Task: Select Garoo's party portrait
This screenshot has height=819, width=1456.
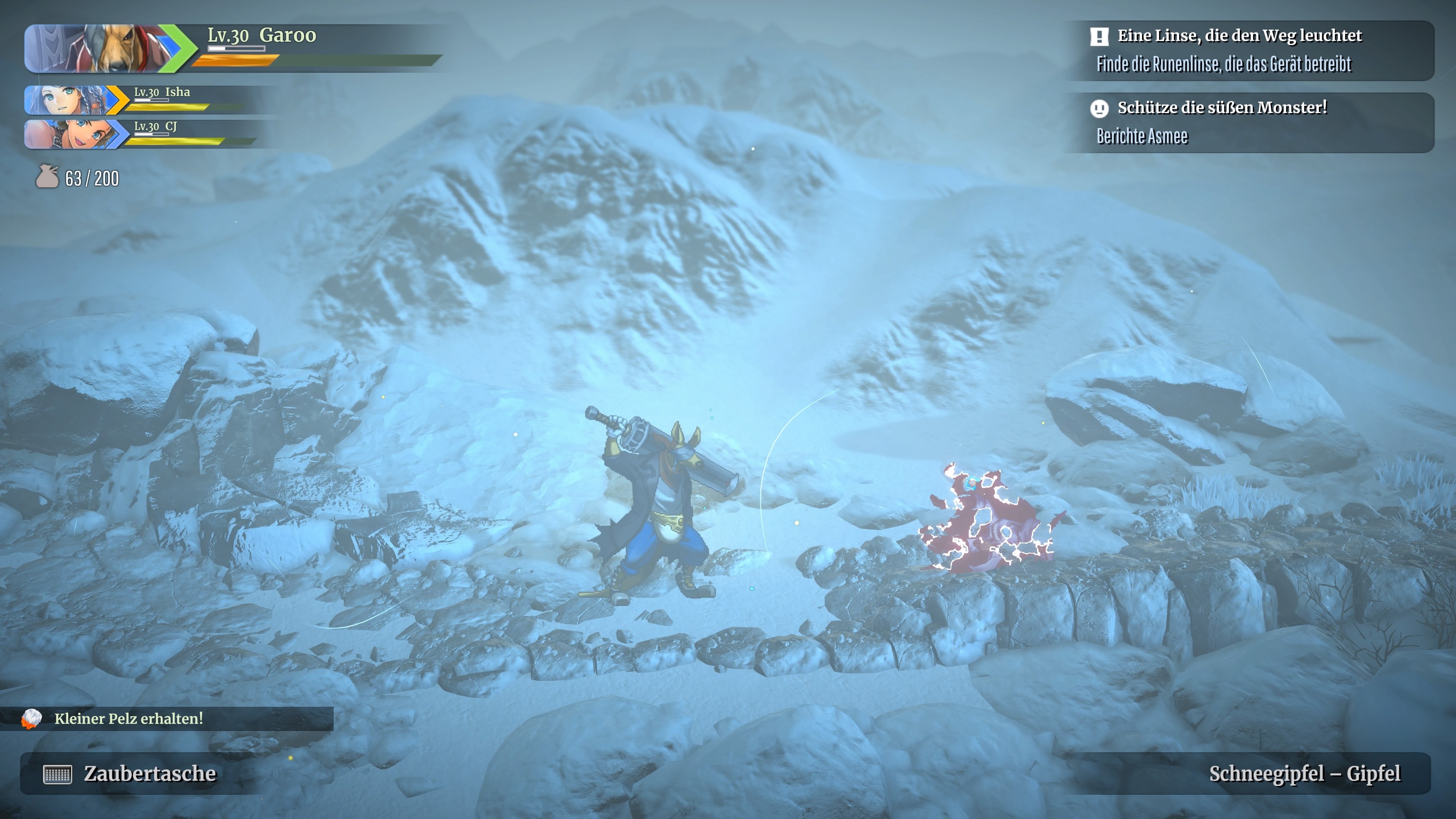Action: point(102,49)
